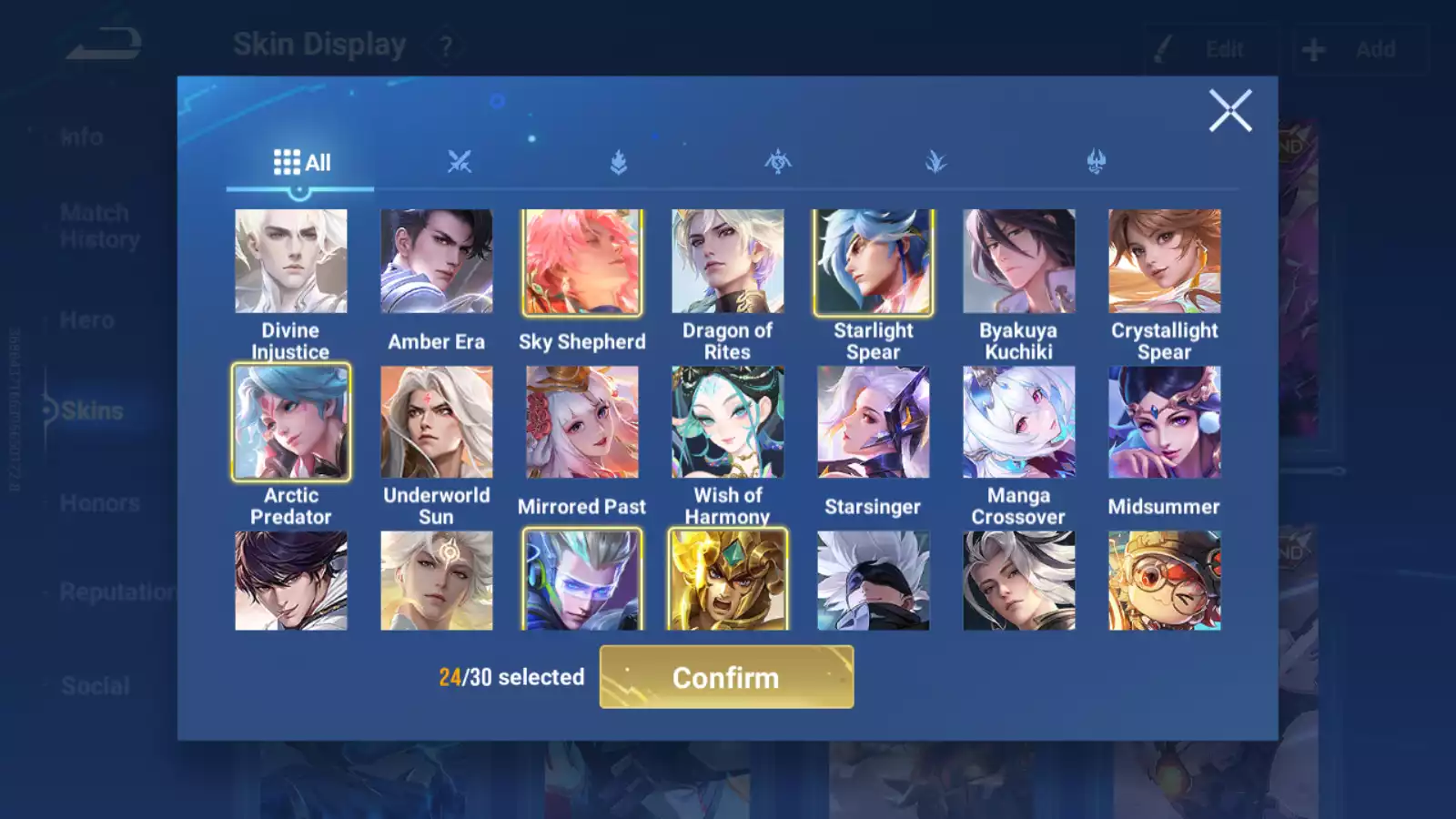The height and width of the screenshot is (819, 1456).
Task: Select the Byakuya Kuchiki skin
Action: click(1019, 262)
